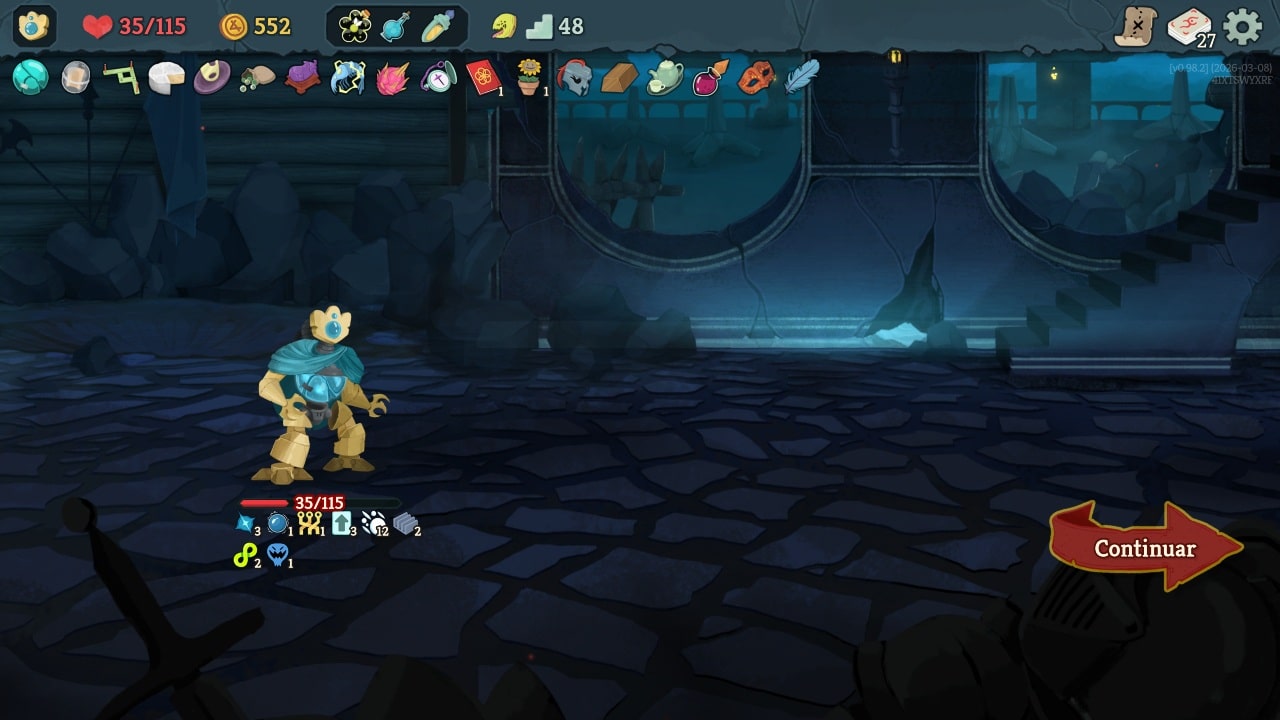Inspect the cheese wheel relic
The image size is (1280, 720).
click(167, 77)
